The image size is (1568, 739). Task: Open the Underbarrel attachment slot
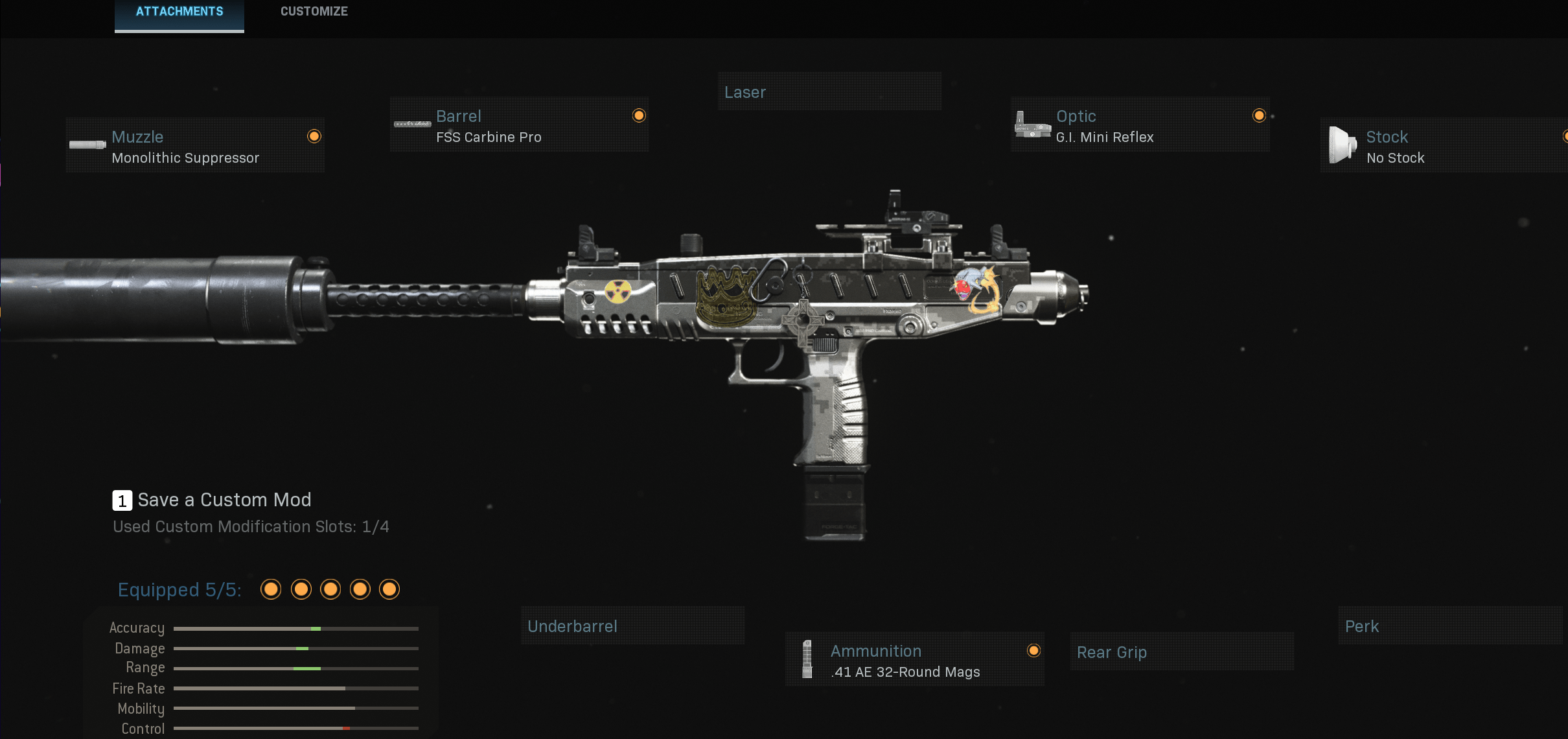coord(633,626)
